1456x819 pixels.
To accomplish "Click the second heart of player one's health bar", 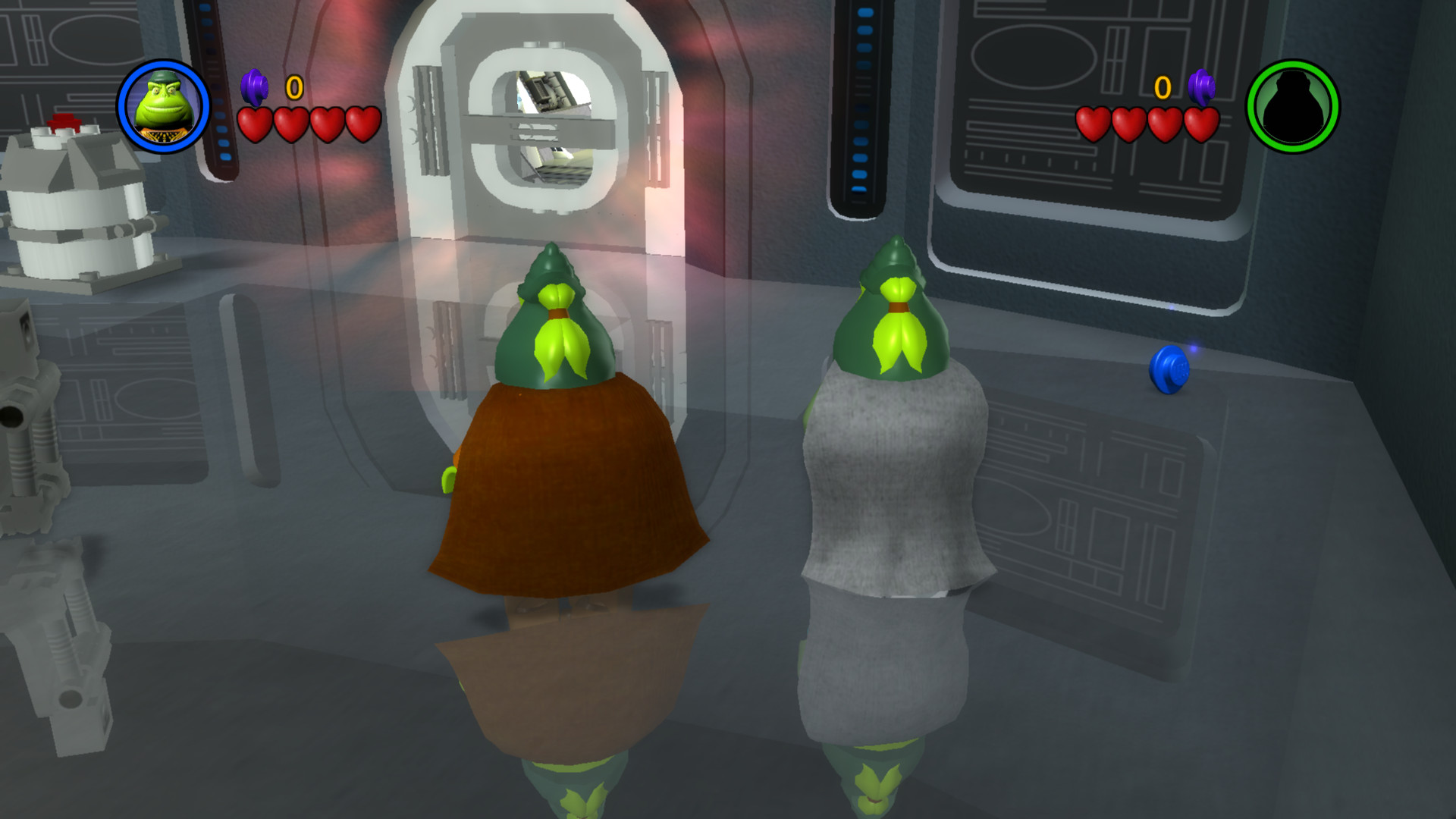I will click(x=292, y=124).
